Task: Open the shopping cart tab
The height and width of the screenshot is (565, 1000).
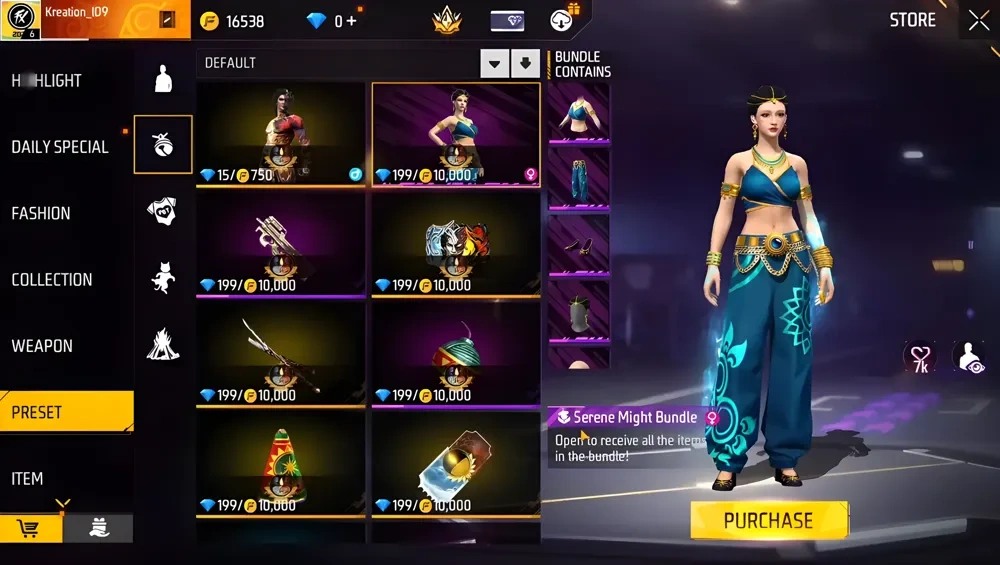Action: pos(30,528)
